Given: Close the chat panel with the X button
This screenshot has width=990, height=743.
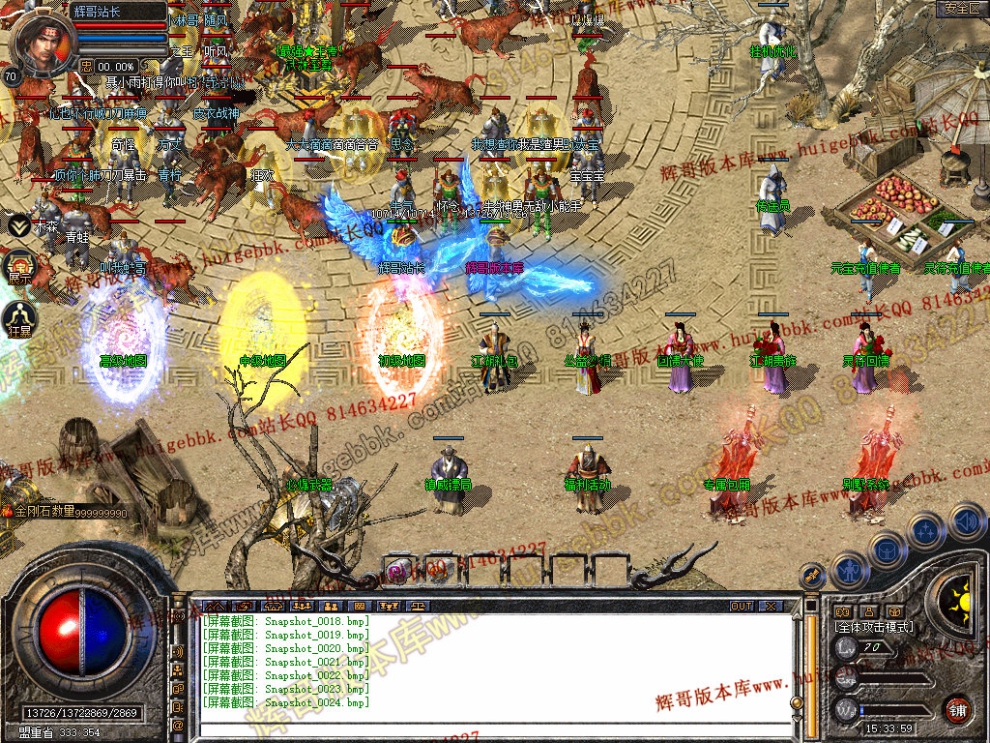Looking at the screenshot, I should click(x=770, y=605).
